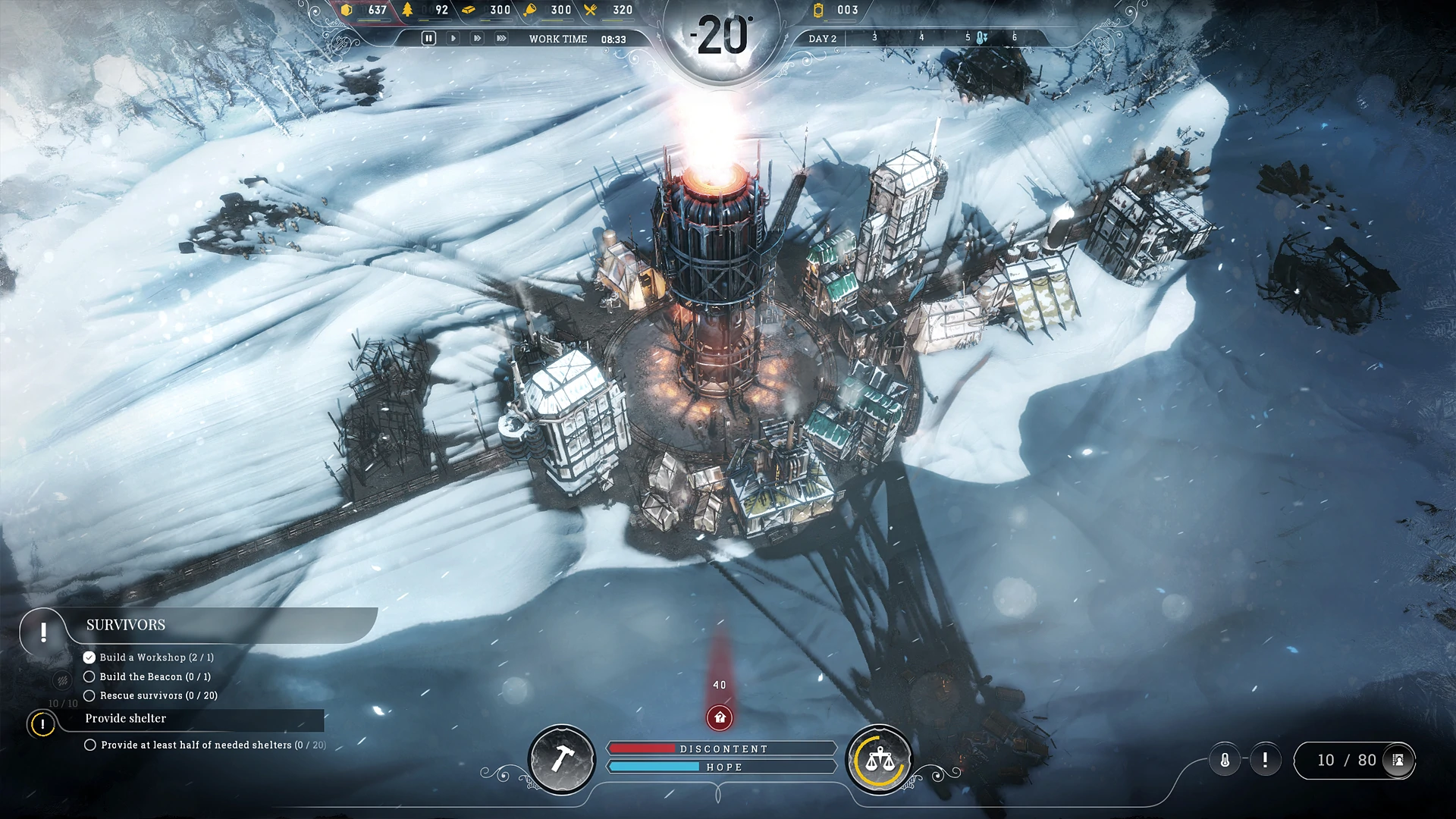The height and width of the screenshot is (819, 1456).
Task: Select the Provide shelter objective header
Action: [x=125, y=719]
